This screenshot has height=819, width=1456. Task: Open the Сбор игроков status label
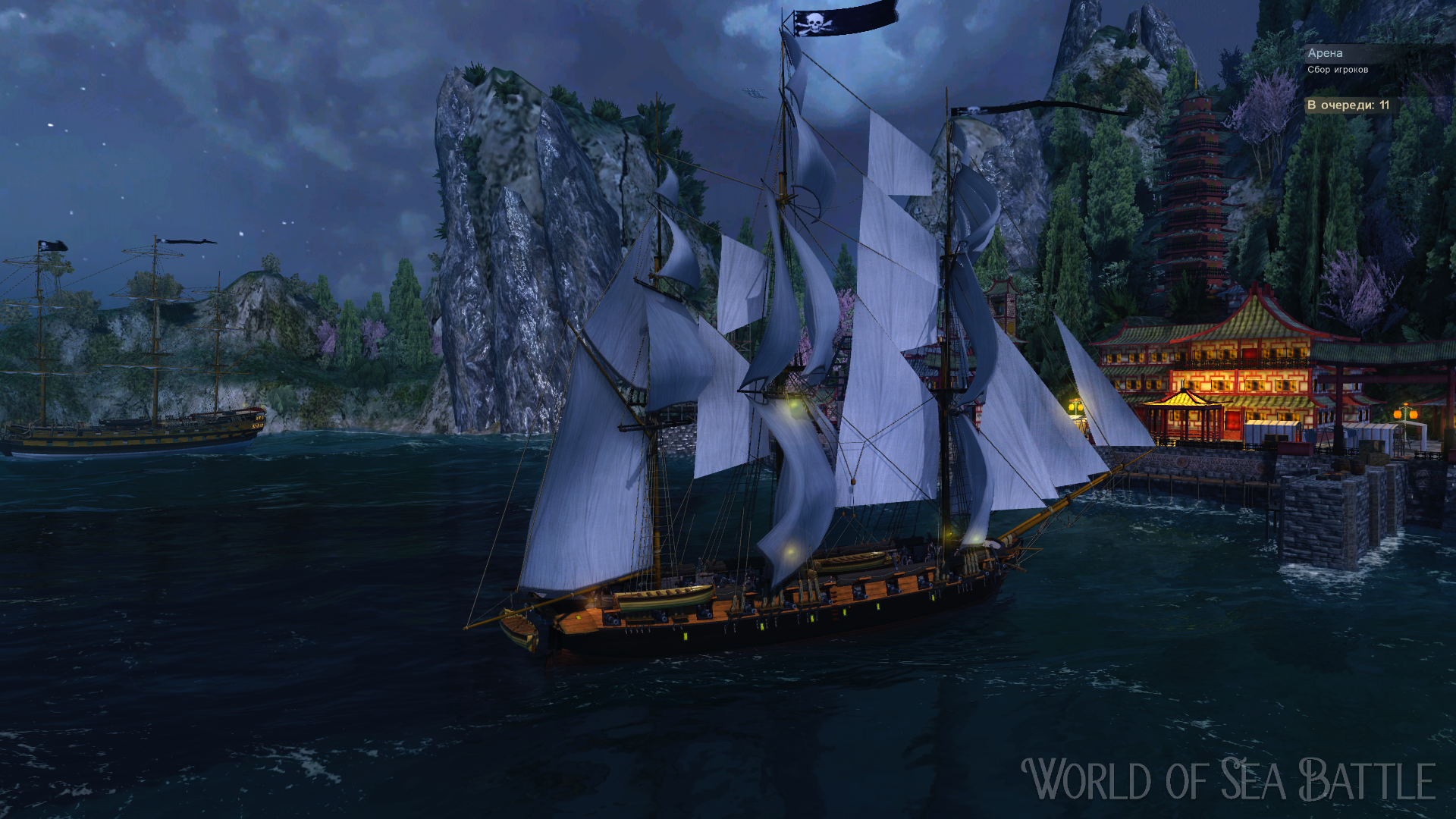(1338, 70)
